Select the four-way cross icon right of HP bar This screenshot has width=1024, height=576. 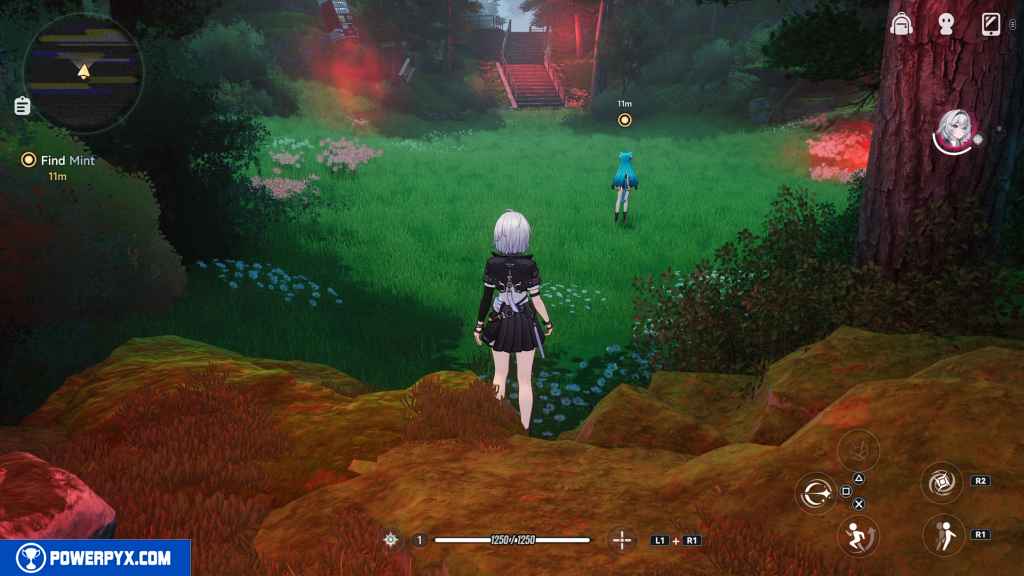point(622,540)
